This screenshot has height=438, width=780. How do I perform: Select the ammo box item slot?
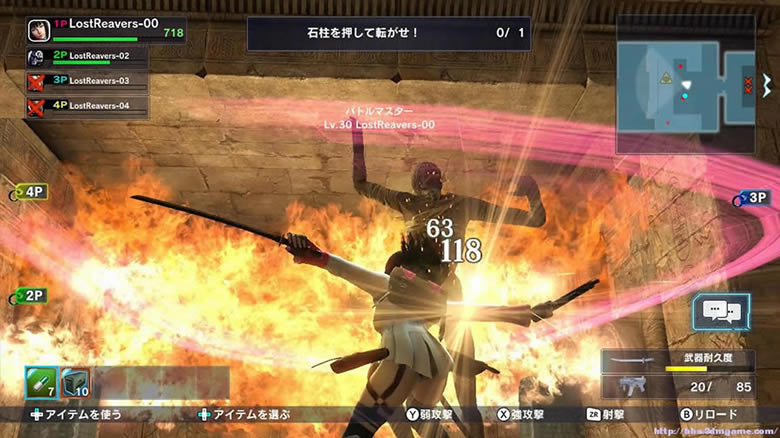click(76, 383)
